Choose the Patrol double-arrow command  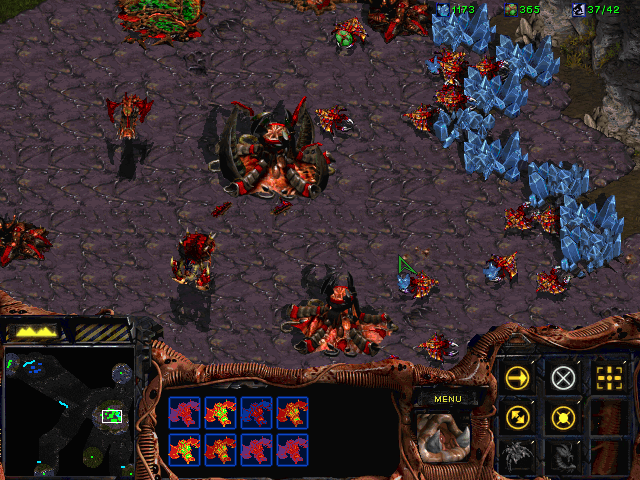517,416
